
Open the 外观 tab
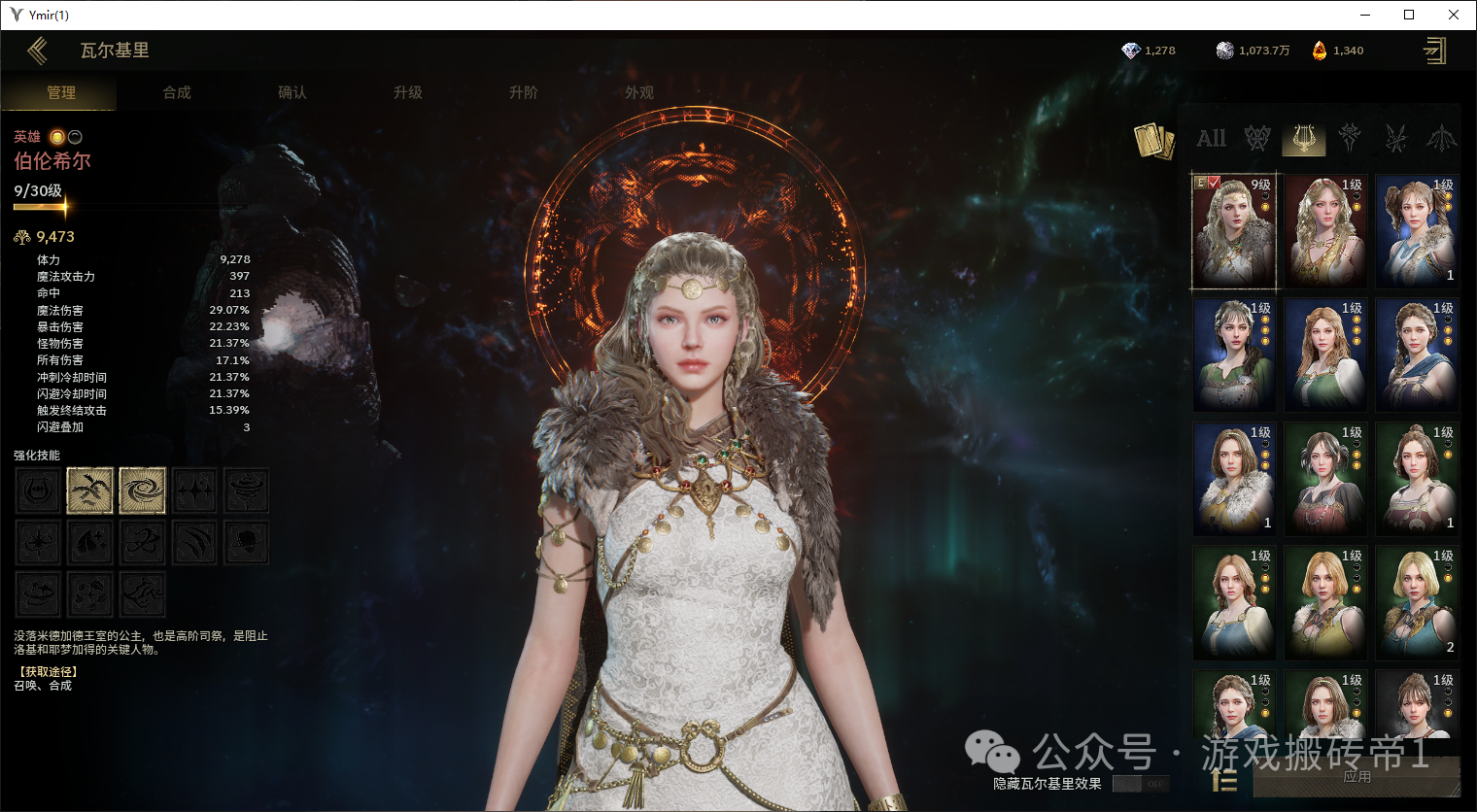click(639, 92)
